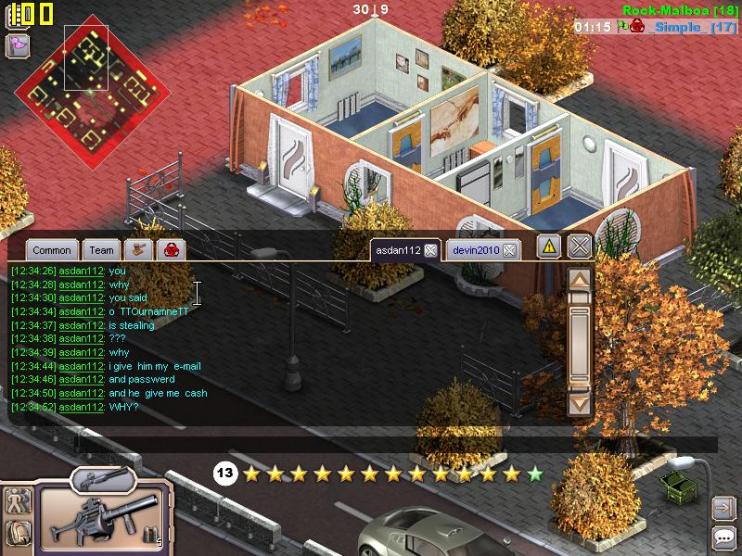Close the asdan112 private chat tab
The height and width of the screenshot is (556, 742).
point(430,250)
